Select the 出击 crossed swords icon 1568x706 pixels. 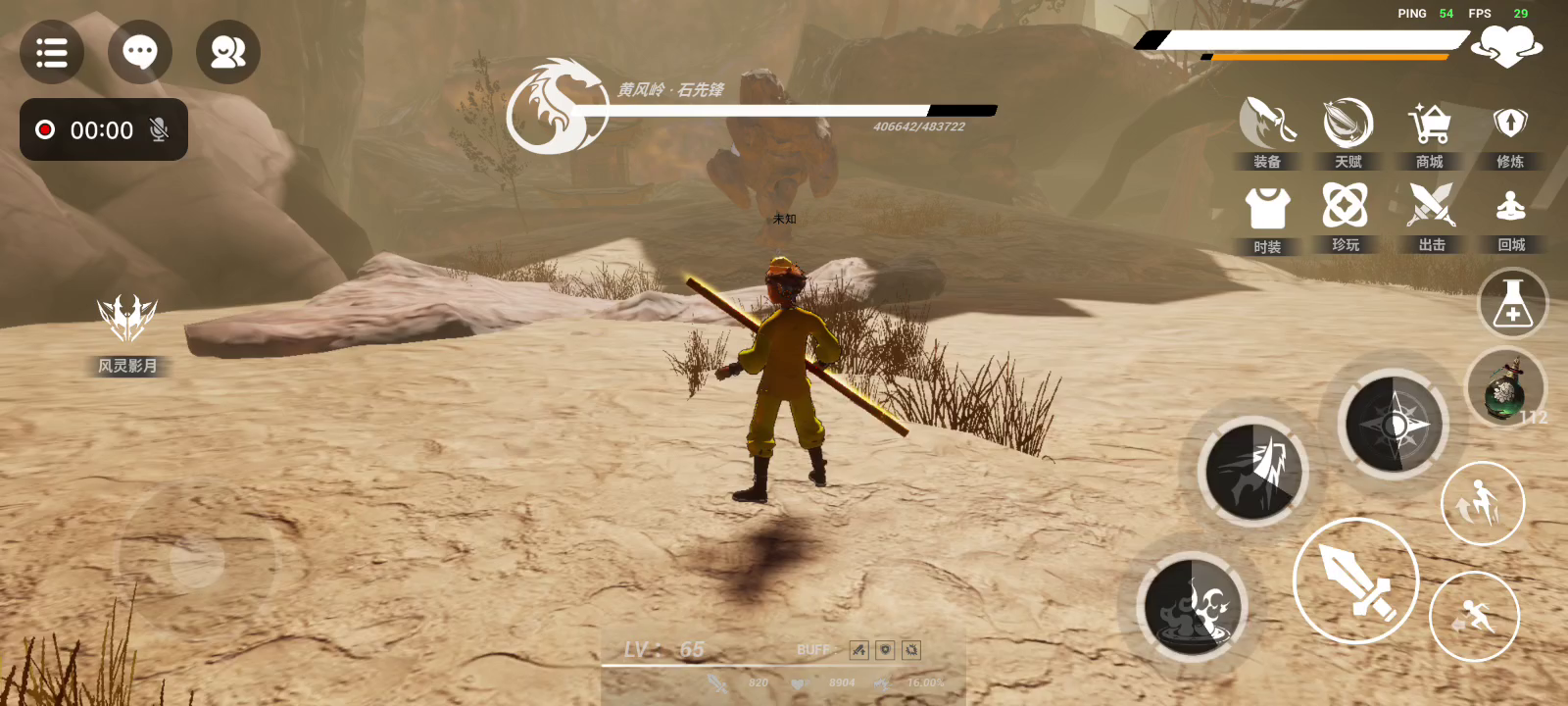[1432, 215]
